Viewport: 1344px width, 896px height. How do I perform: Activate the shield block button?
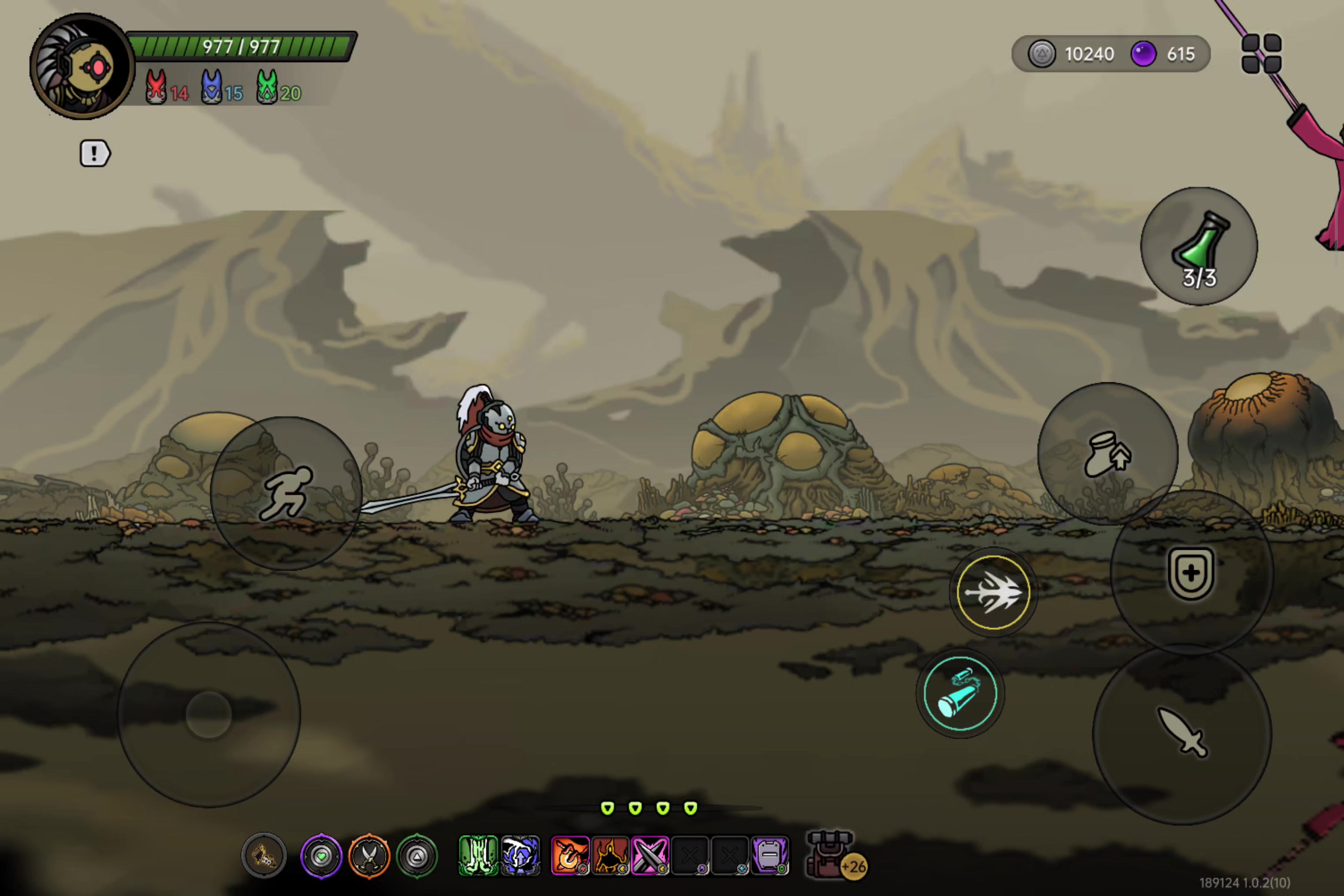pos(1191,573)
